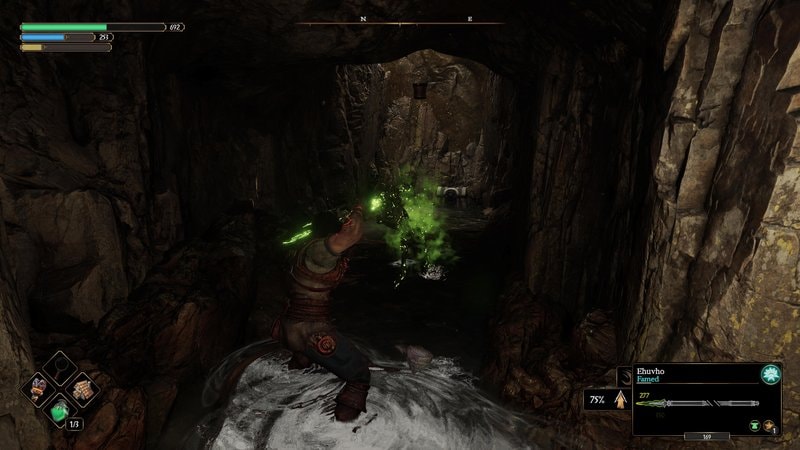
Task: Click the teal burst emblem on weapon card
Action: 770,374
